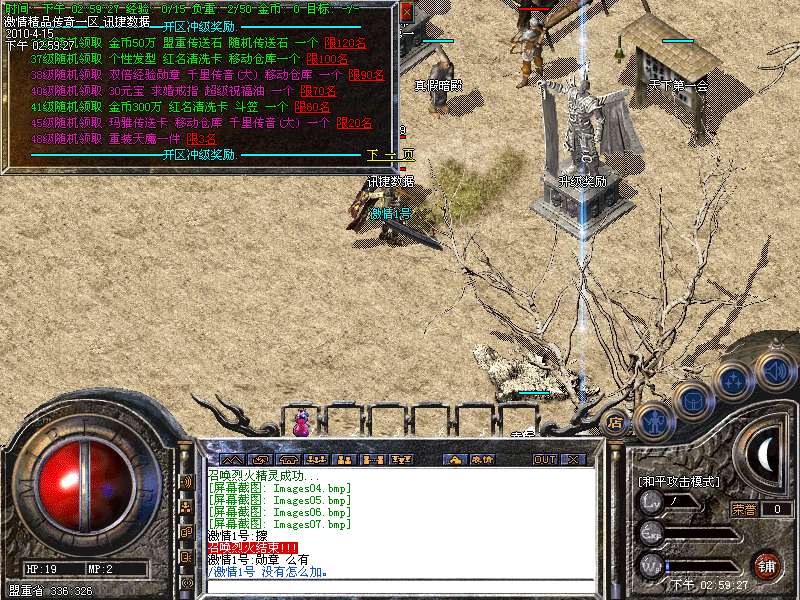Claim the 限60名 reward link
Image resolution: width=800 pixels, height=600 pixels.
tap(313, 107)
